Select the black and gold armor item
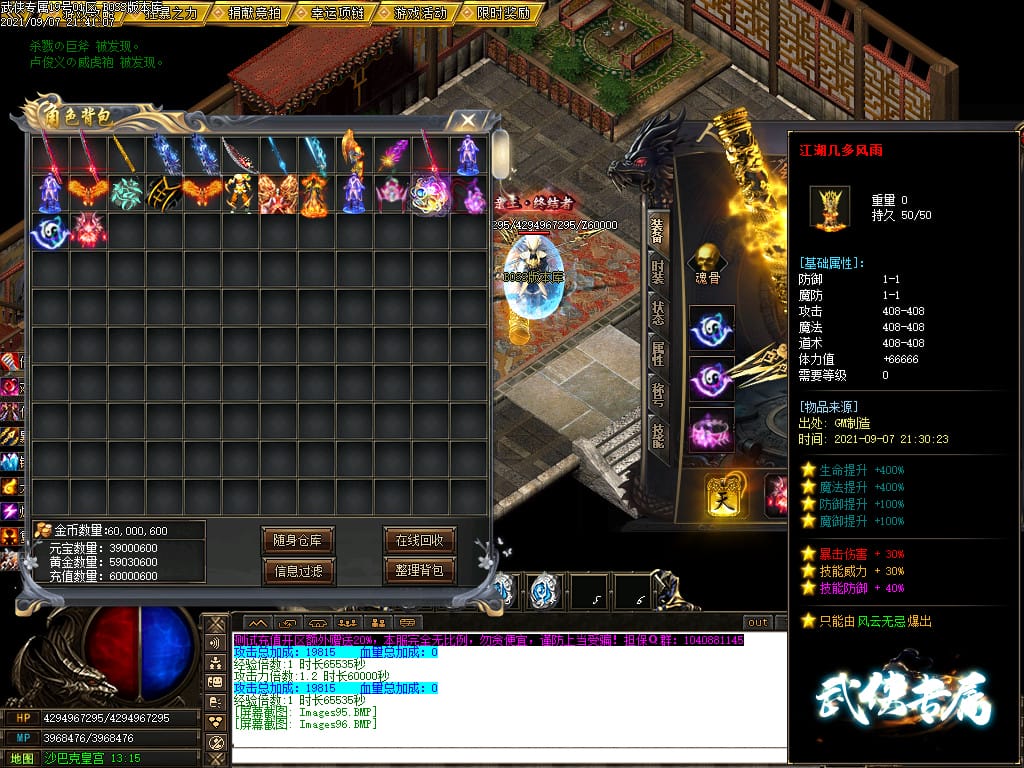Viewport: 1024px width, 768px height. click(x=164, y=193)
